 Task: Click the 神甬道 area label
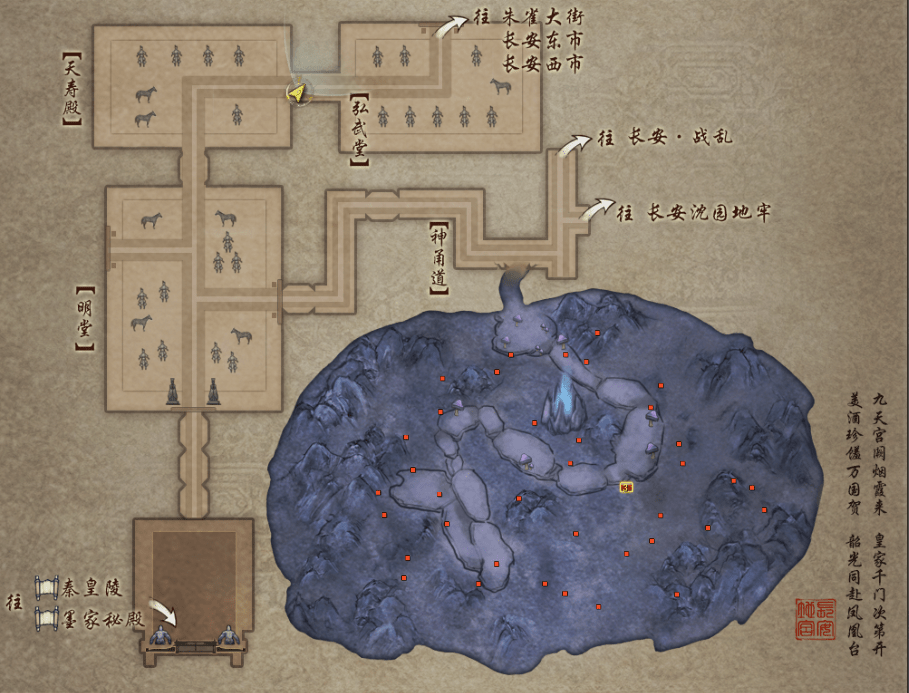tap(437, 257)
